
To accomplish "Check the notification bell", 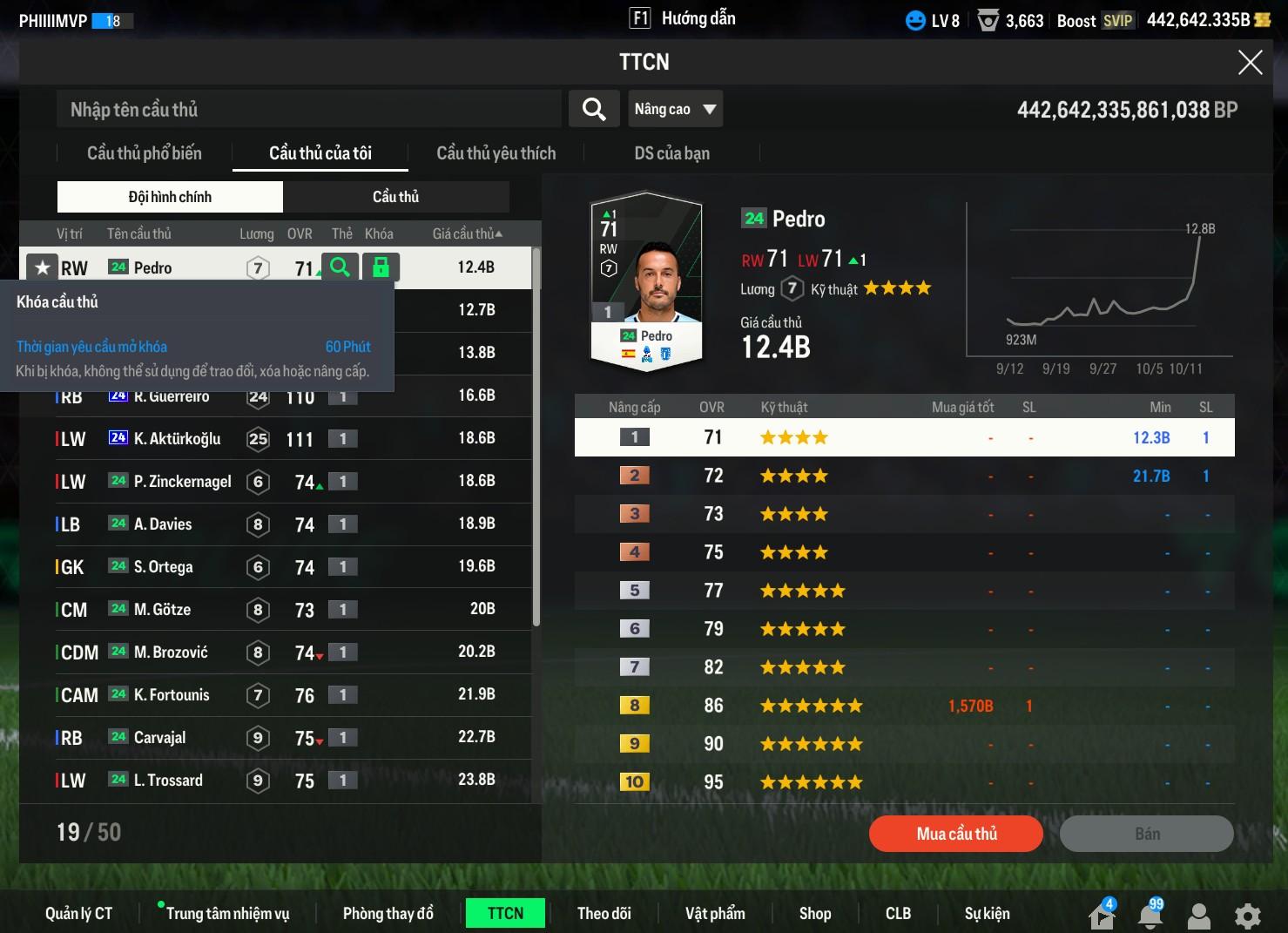I will click(1150, 915).
